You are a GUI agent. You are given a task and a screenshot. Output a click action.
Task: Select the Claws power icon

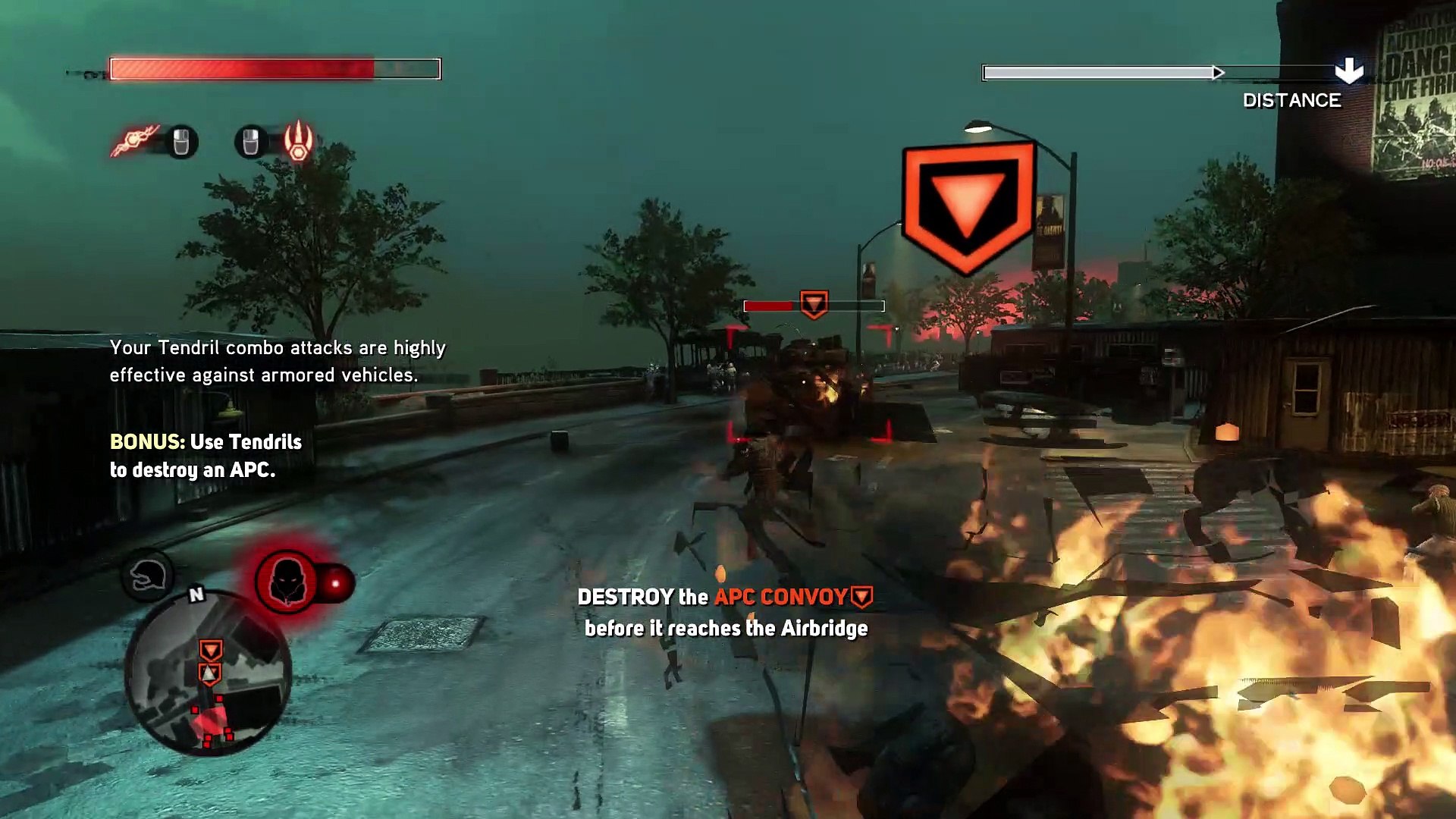299,140
